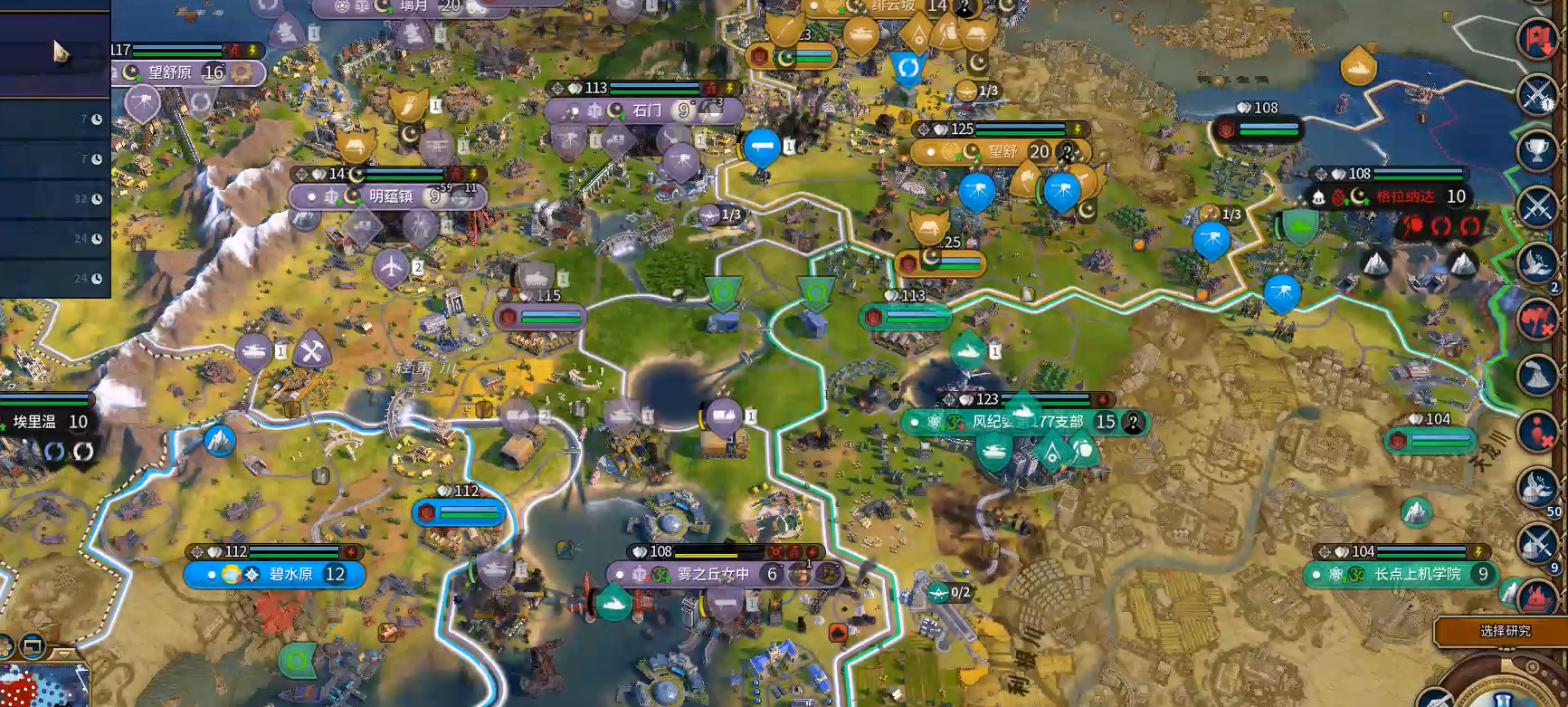This screenshot has width=1568, height=707.
Task: Select the 埃里温 city banner
Action: coord(45,422)
